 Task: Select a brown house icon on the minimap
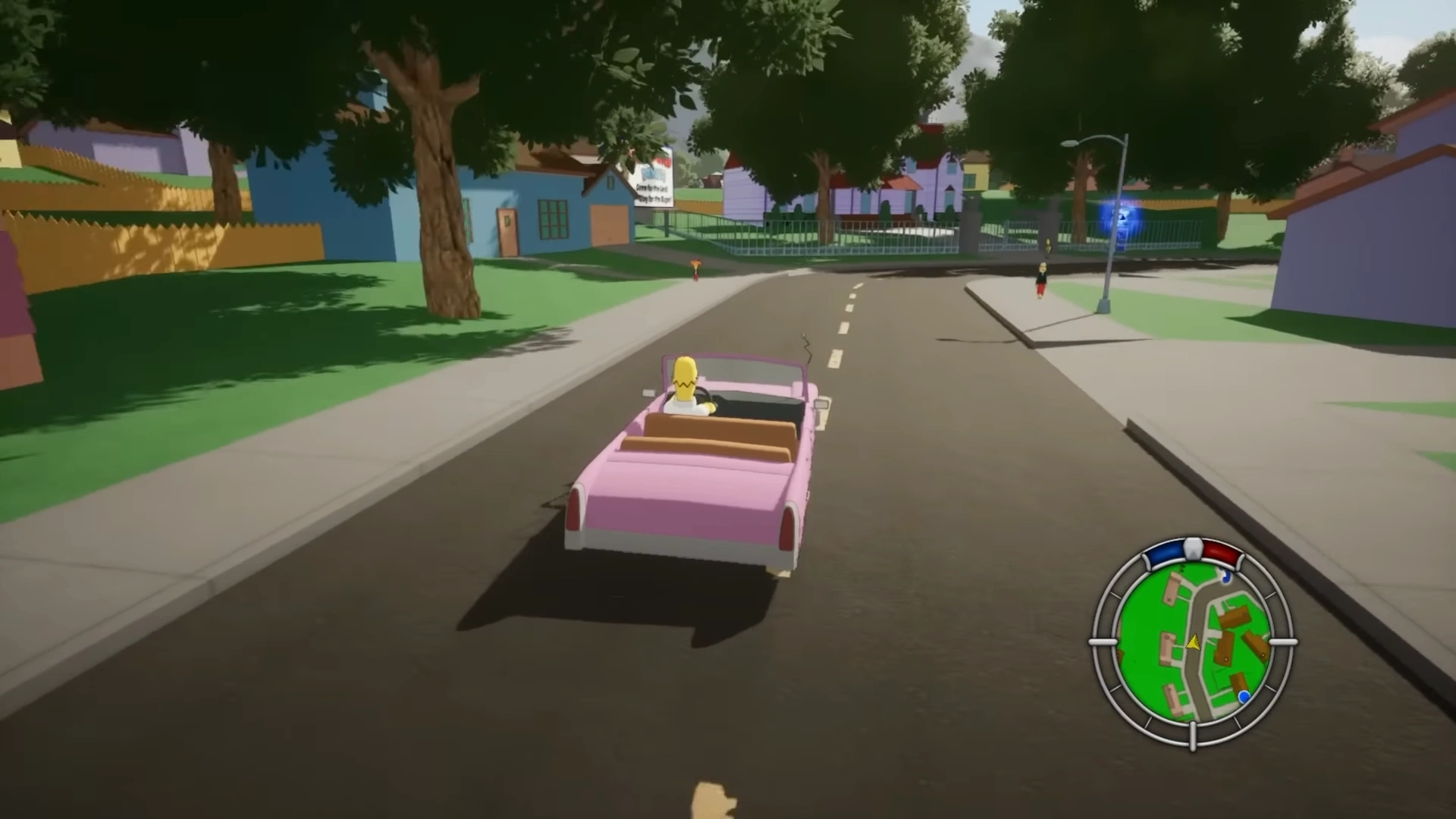pyautogui.click(x=1235, y=617)
